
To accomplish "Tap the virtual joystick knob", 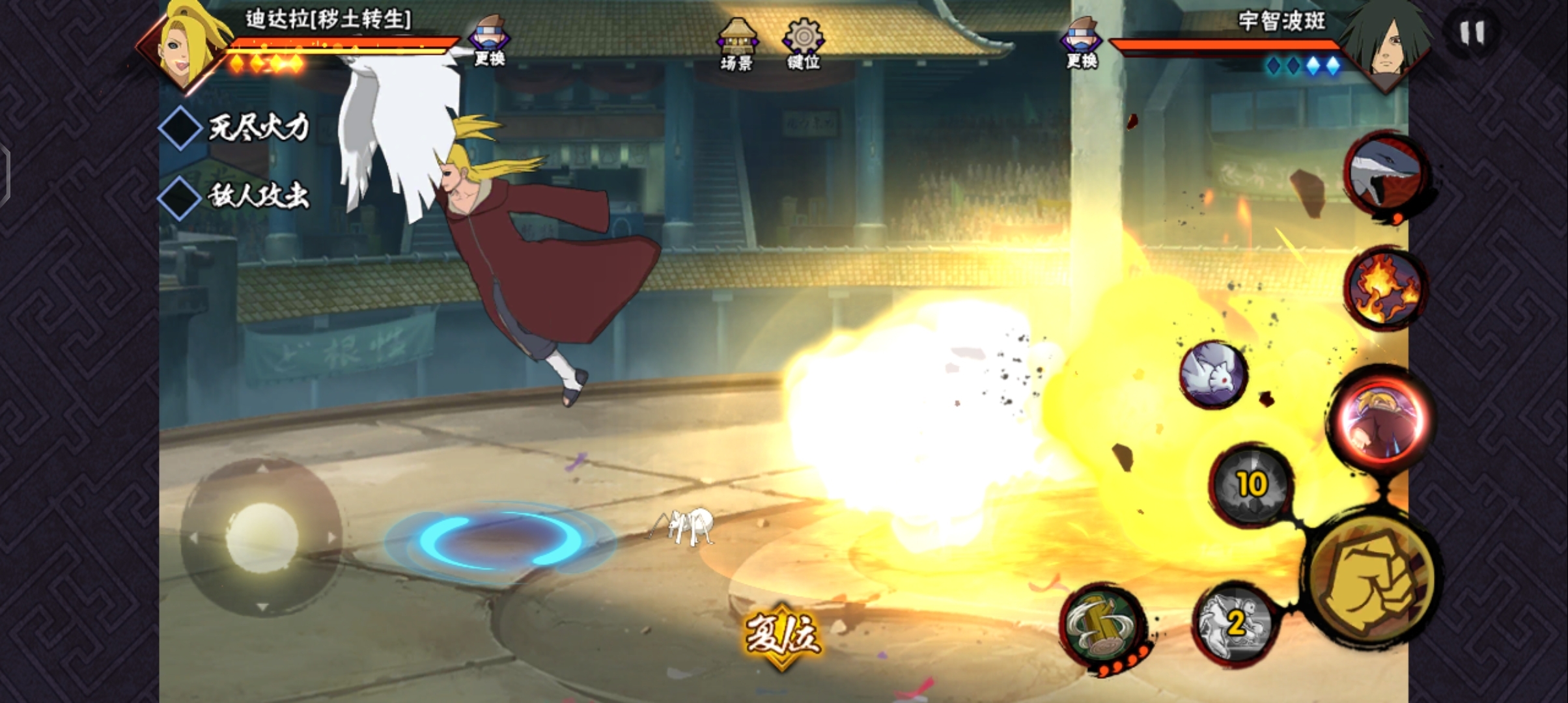I will [x=262, y=537].
